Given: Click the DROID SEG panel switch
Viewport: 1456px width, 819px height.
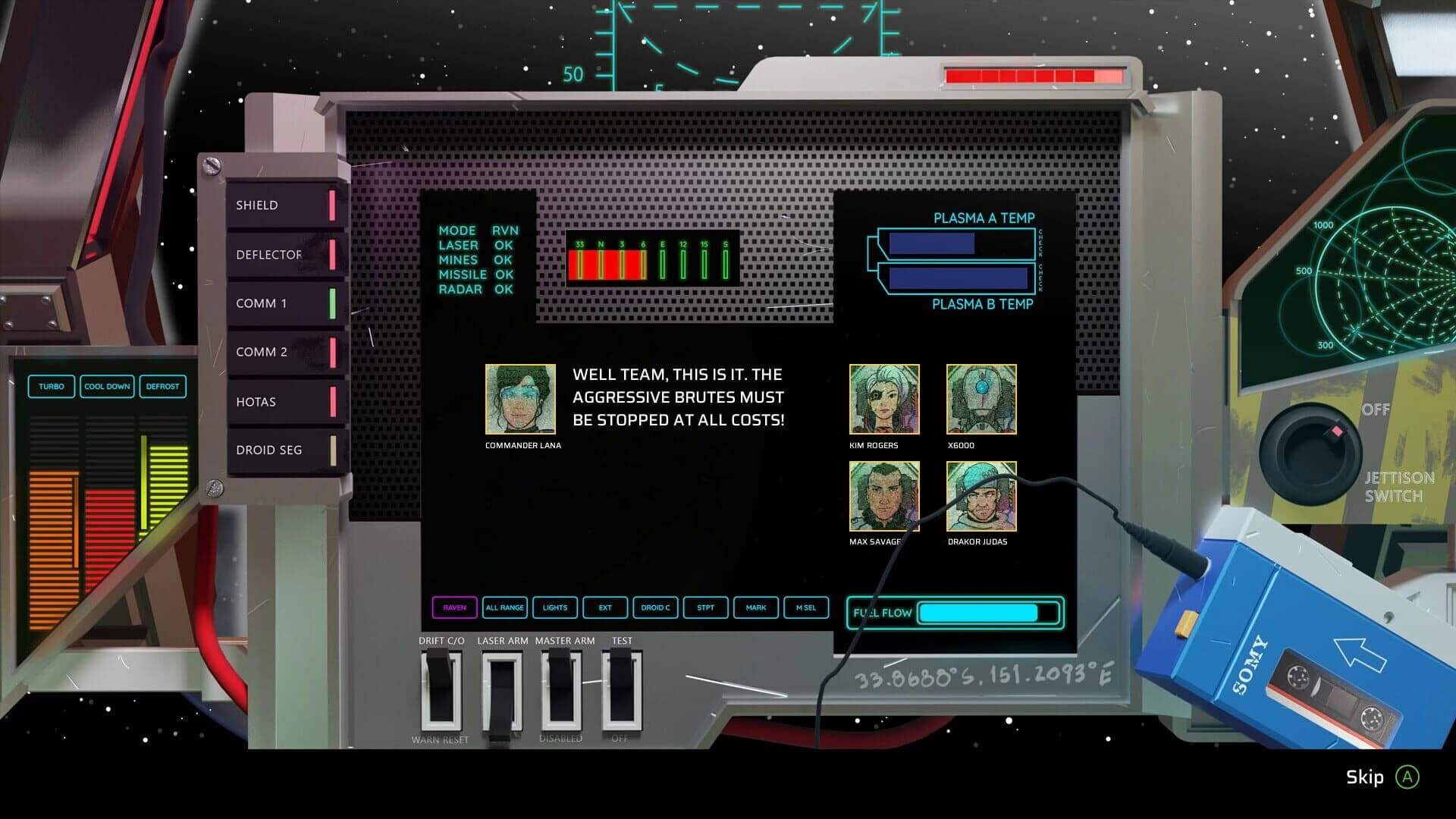Looking at the screenshot, I should (284, 450).
